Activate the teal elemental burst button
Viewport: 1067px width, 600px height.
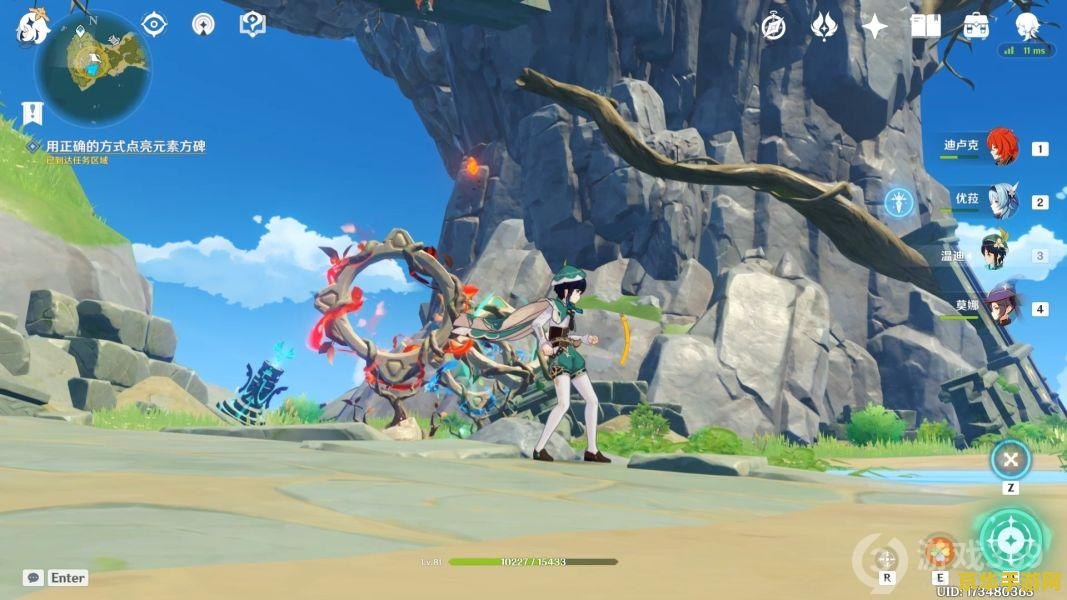[x=1011, y=541]
